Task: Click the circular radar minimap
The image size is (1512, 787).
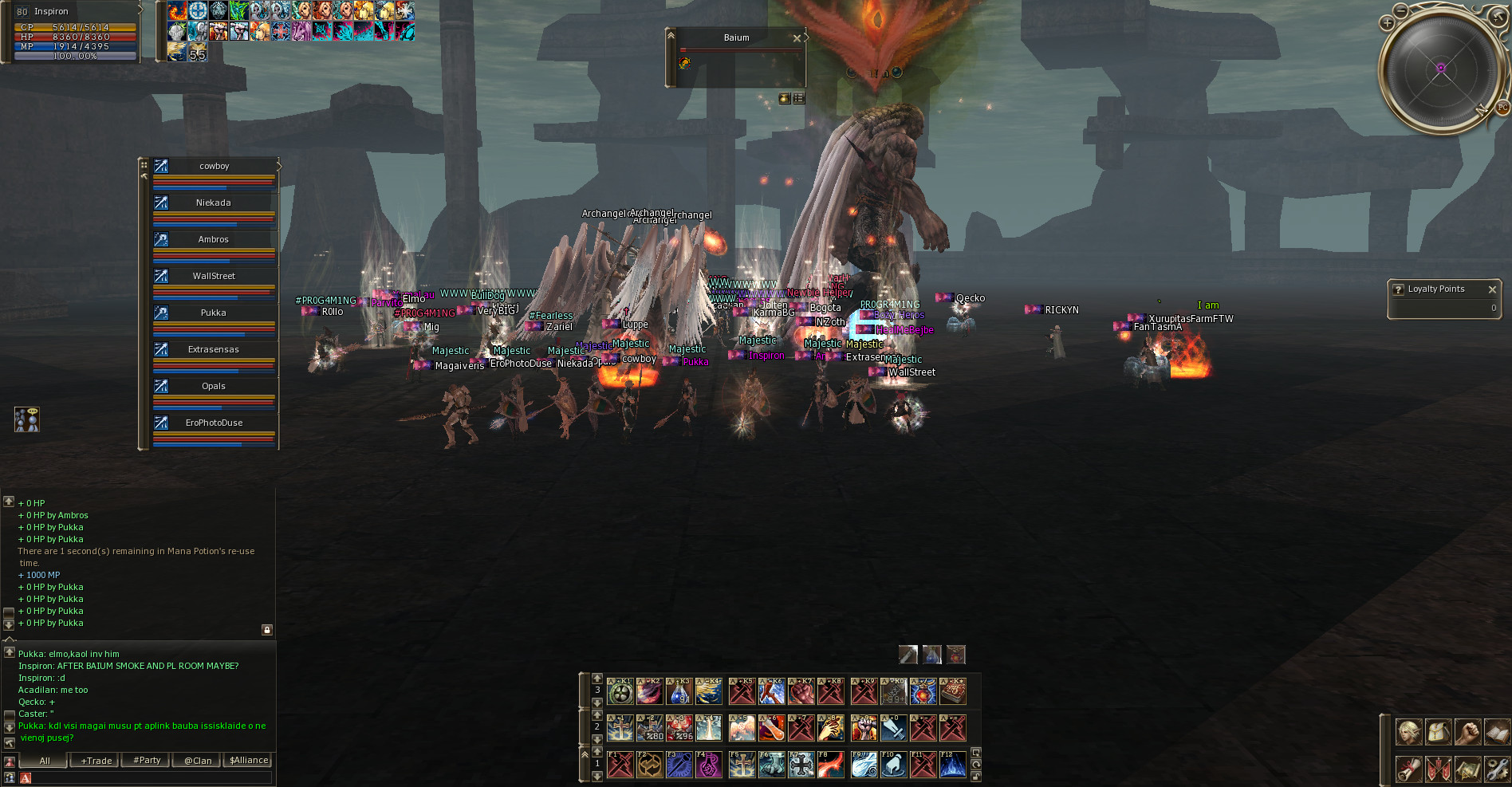Action: [x=1440, y=69]
